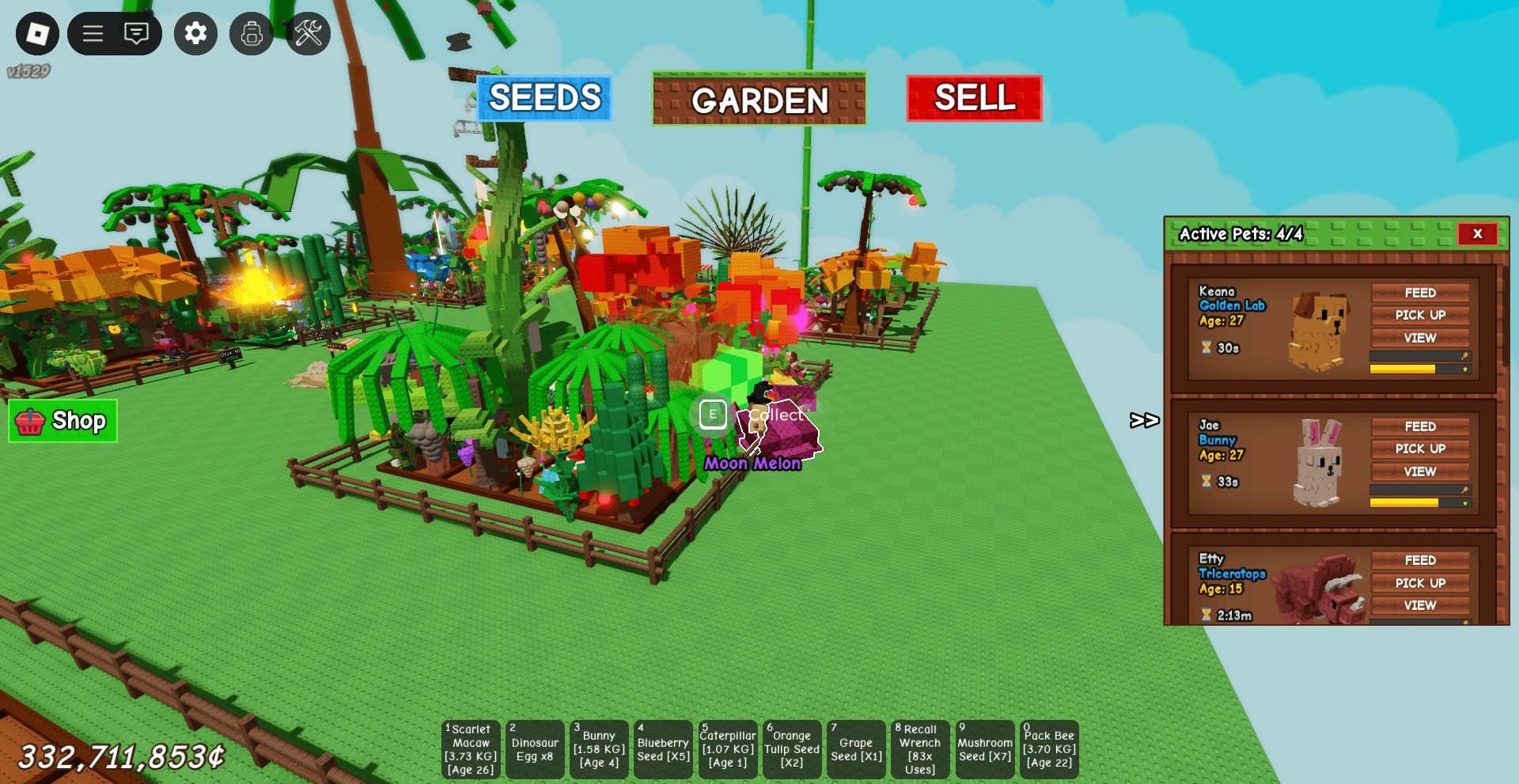Go to the SELL stand
This screenshot has height=784, width=1519.
click(974, 98)
